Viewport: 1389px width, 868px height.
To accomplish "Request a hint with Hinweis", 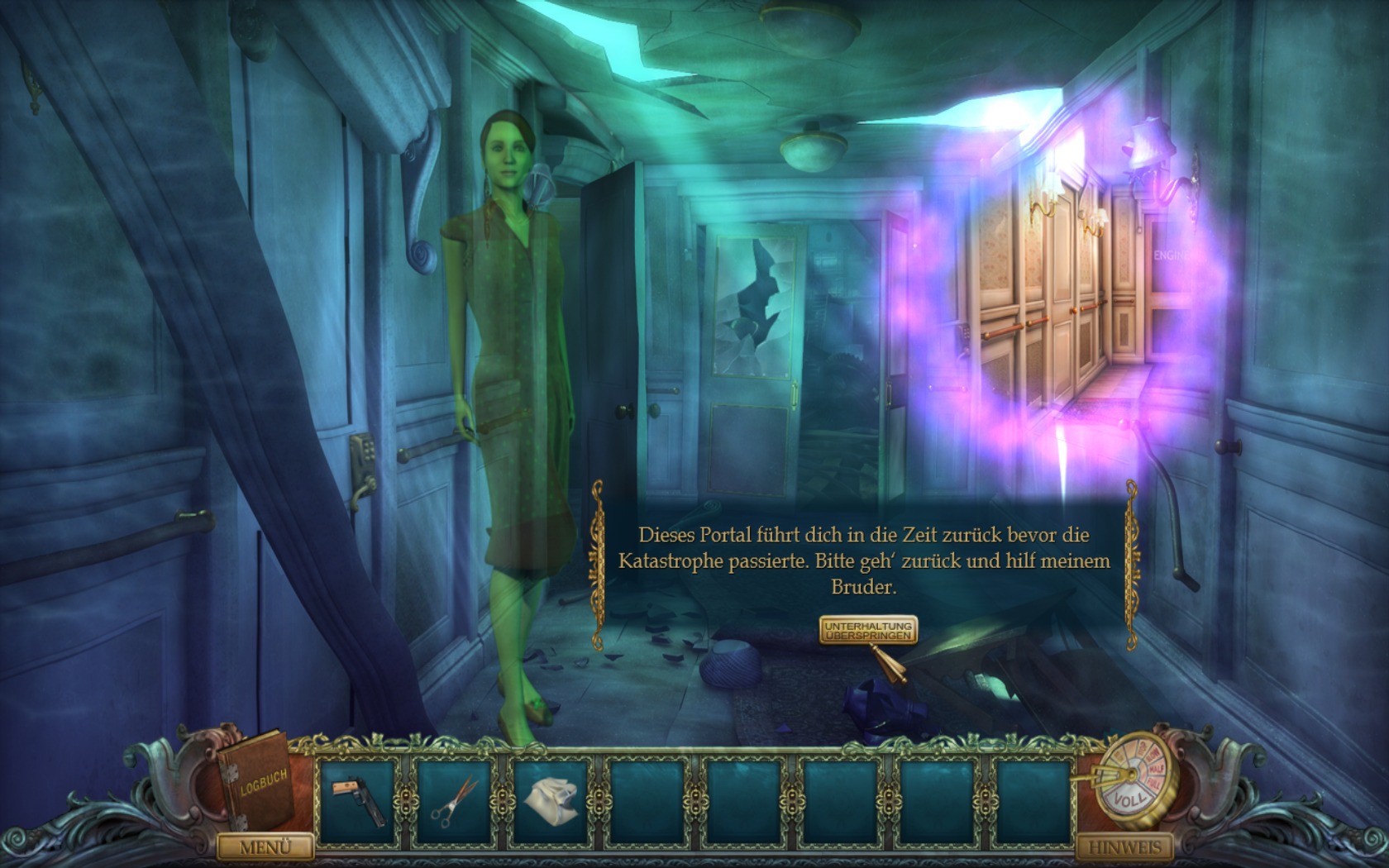I will [1124, 847].
